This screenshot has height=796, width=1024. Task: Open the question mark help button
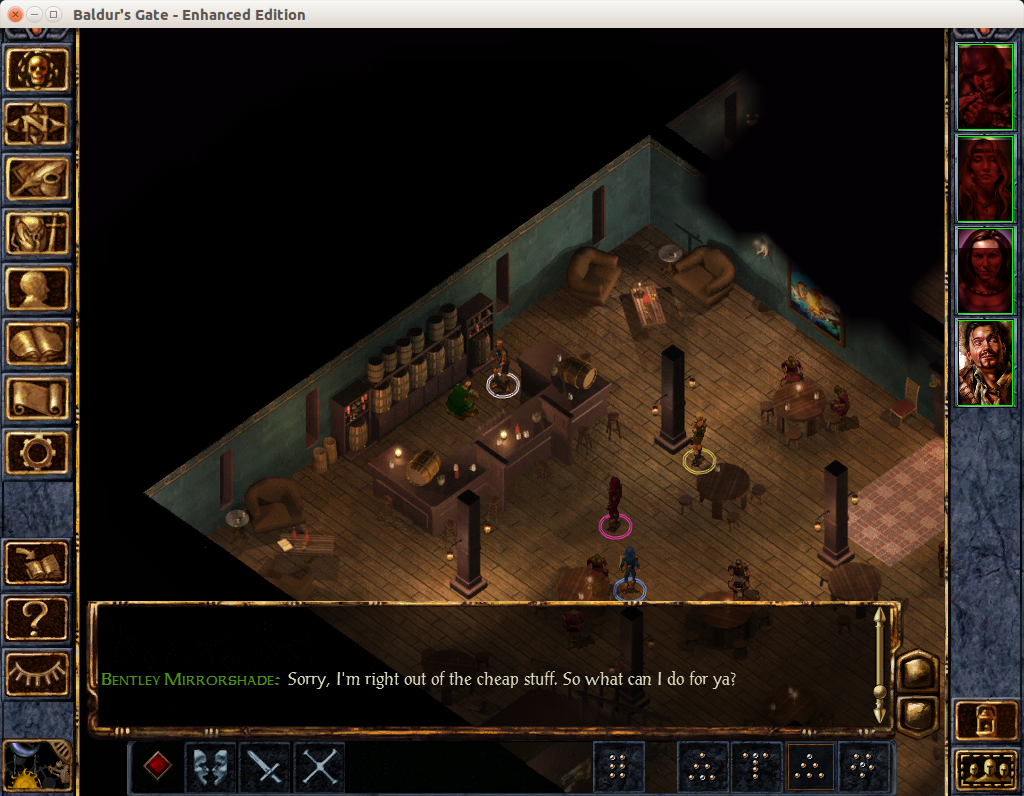[x=39, y=618]
